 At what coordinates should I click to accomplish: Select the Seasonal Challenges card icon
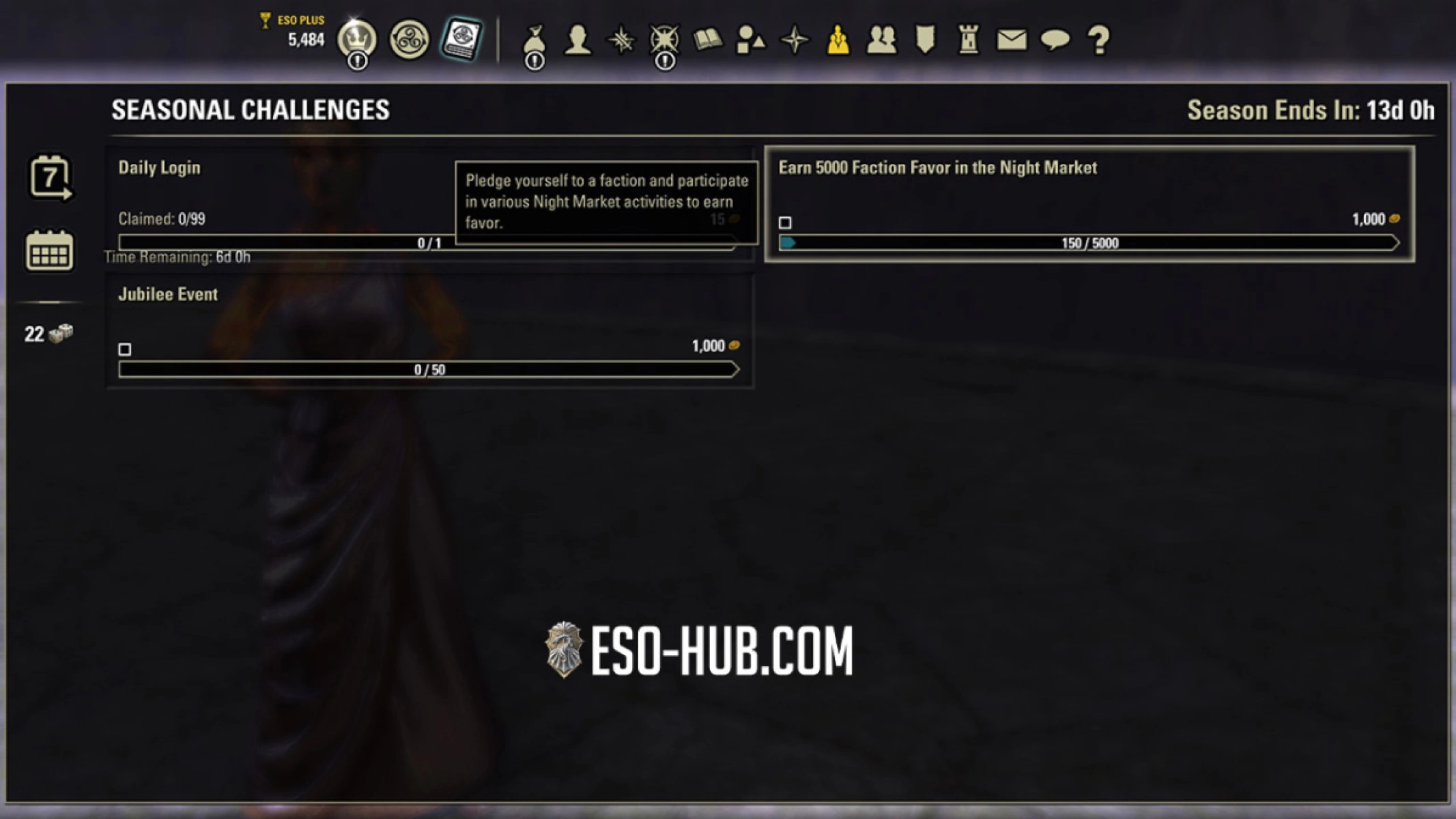coord(463,41)
